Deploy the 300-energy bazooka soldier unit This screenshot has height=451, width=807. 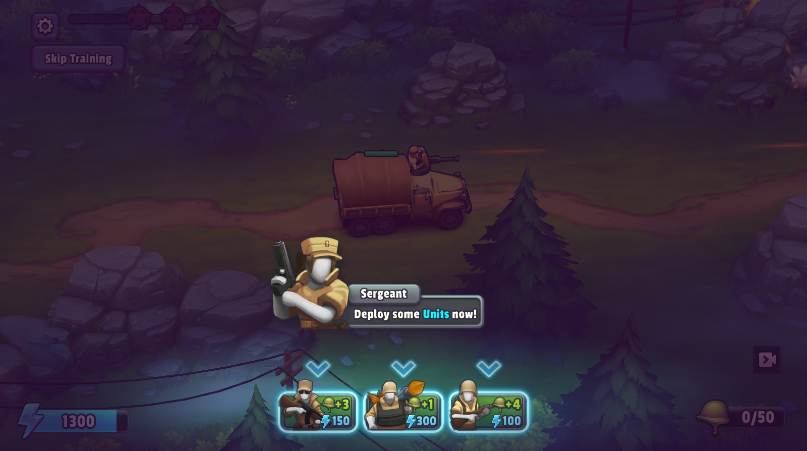[x=403, y=411]
